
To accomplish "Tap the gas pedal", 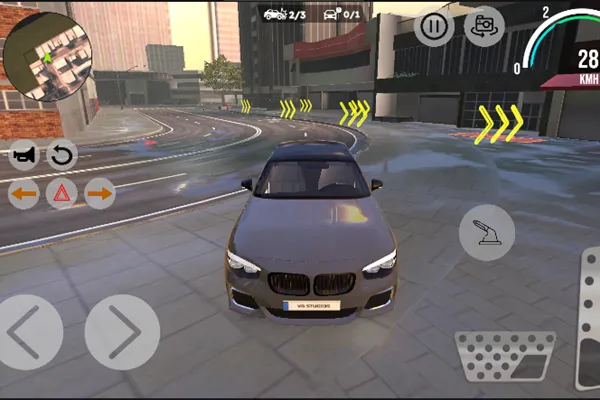I will 588,340.
